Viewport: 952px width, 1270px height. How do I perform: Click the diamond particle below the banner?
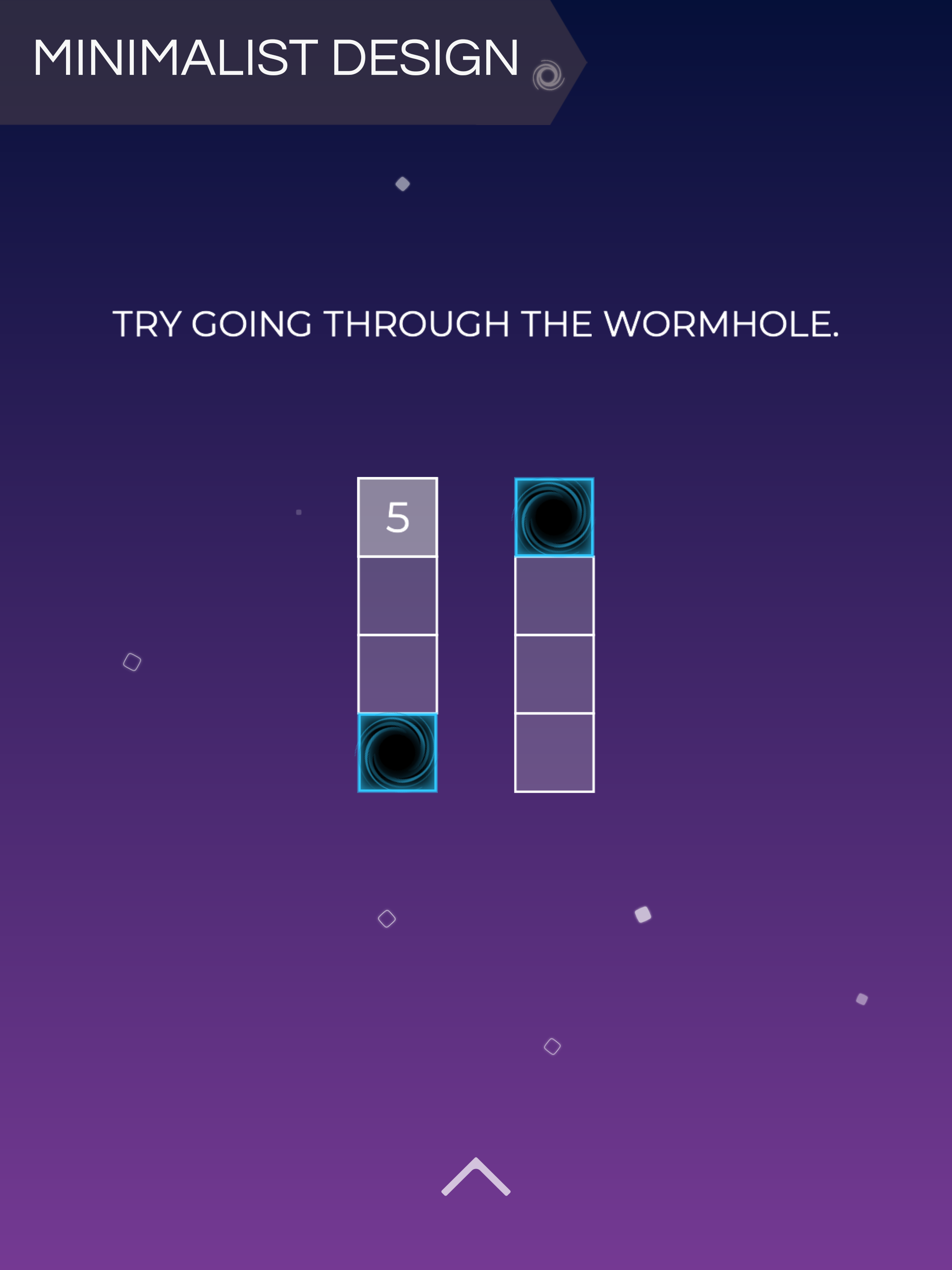(403, 183)
